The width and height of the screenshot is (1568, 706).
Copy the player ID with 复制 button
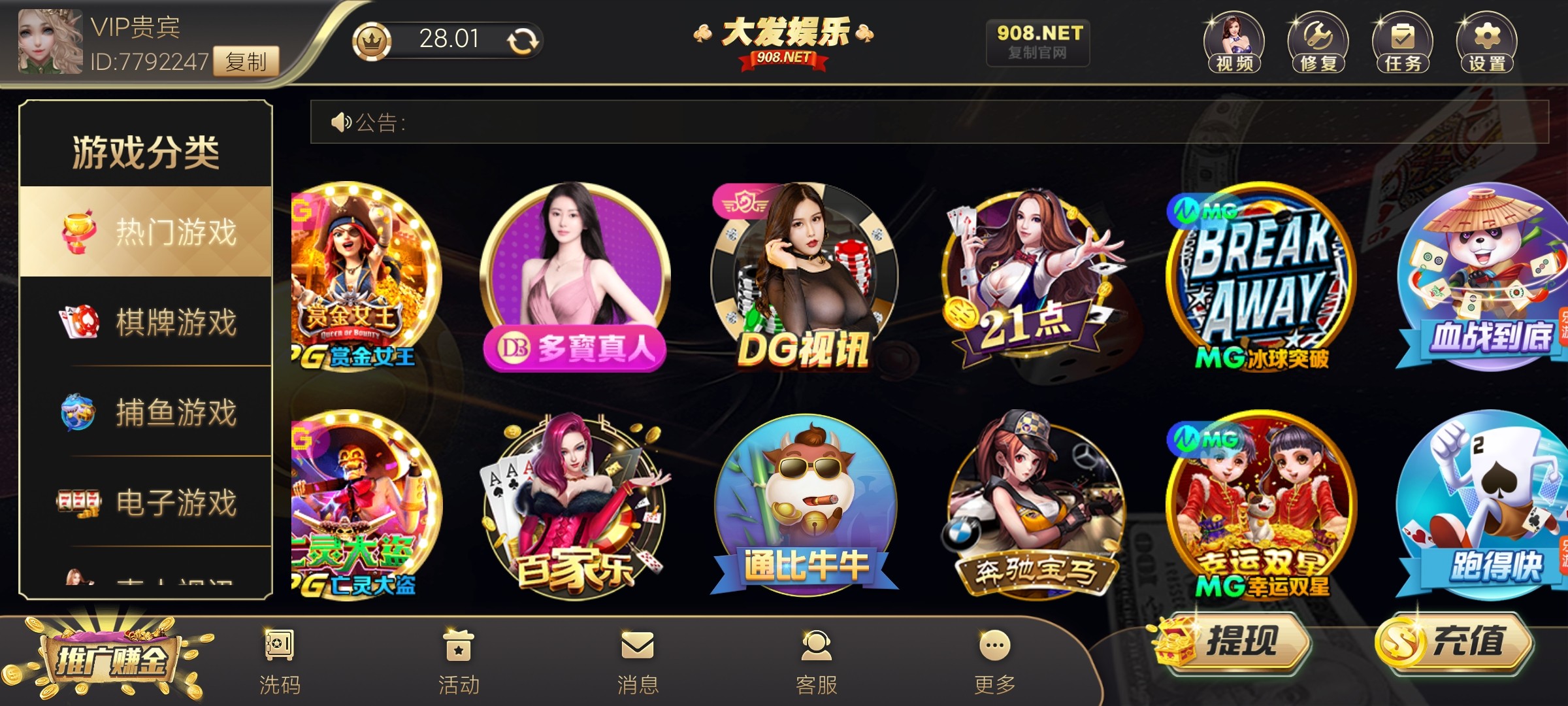coord(246,61)
